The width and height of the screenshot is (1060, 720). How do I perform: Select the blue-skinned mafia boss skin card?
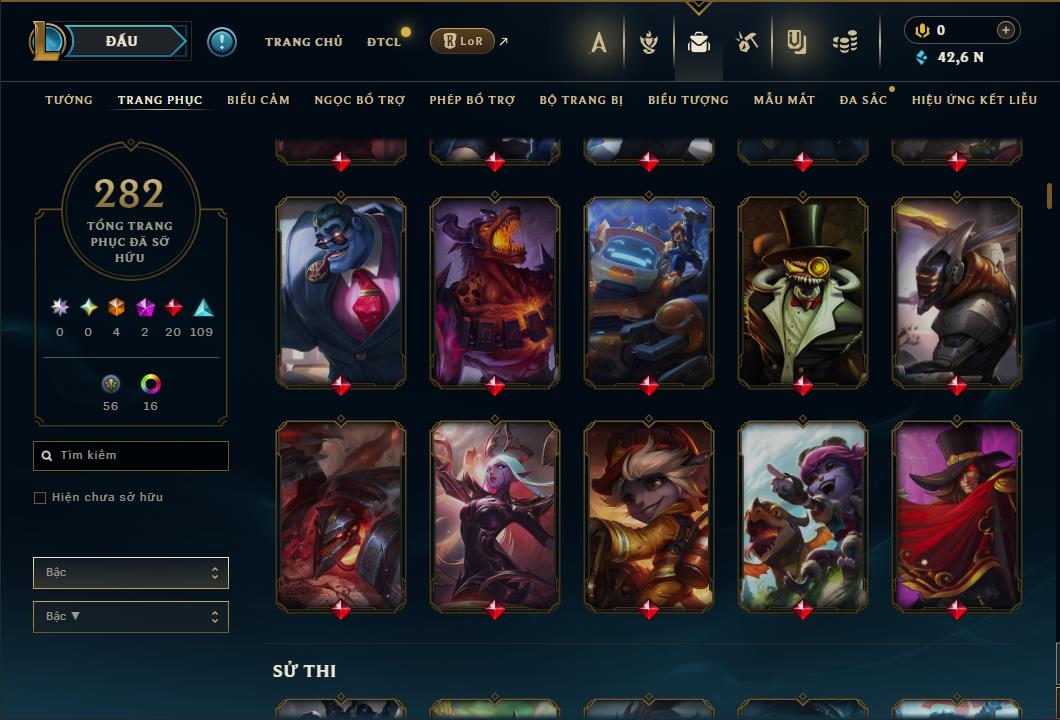(x=341, y=290)
